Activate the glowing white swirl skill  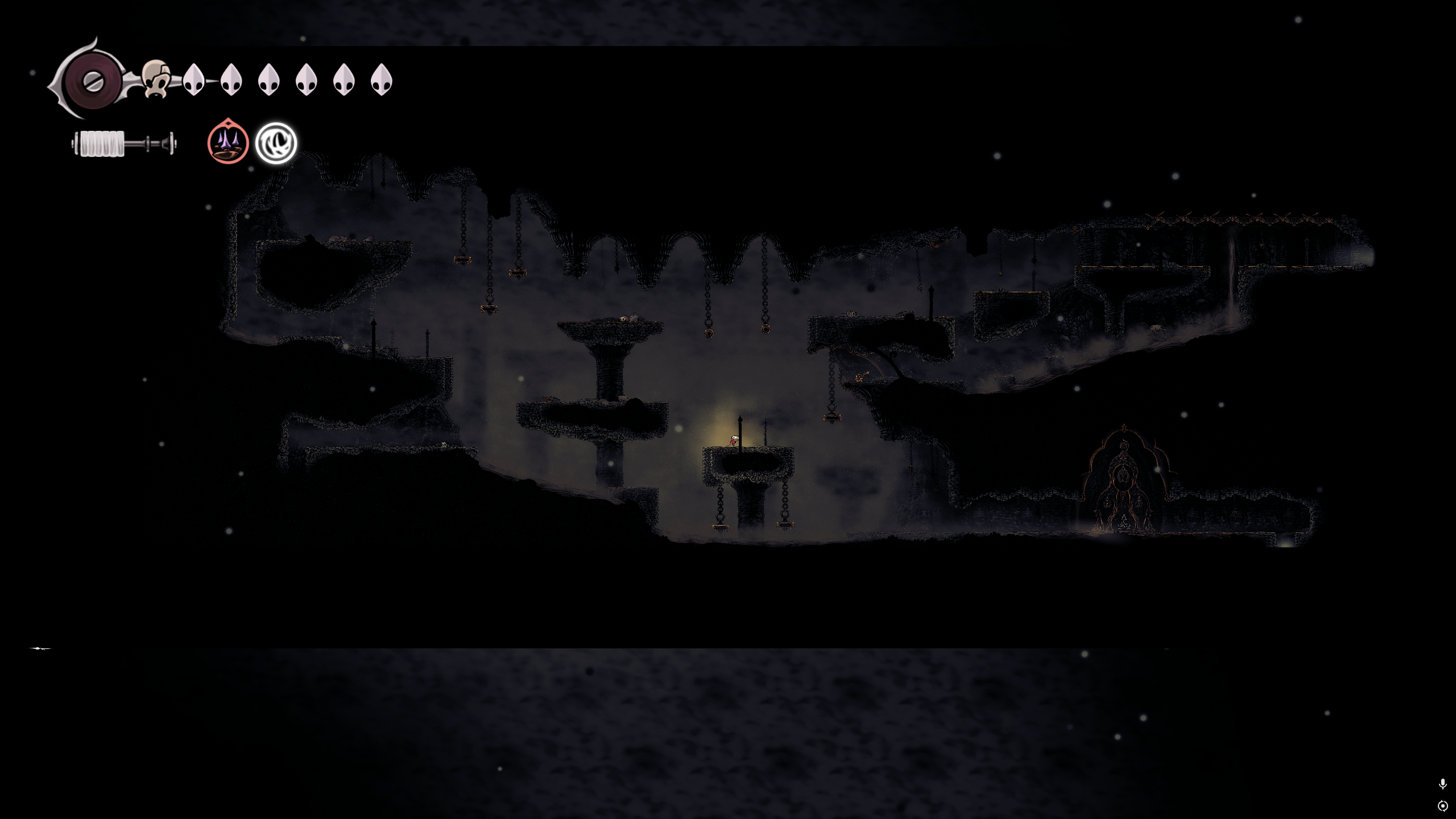coord(276,143)
